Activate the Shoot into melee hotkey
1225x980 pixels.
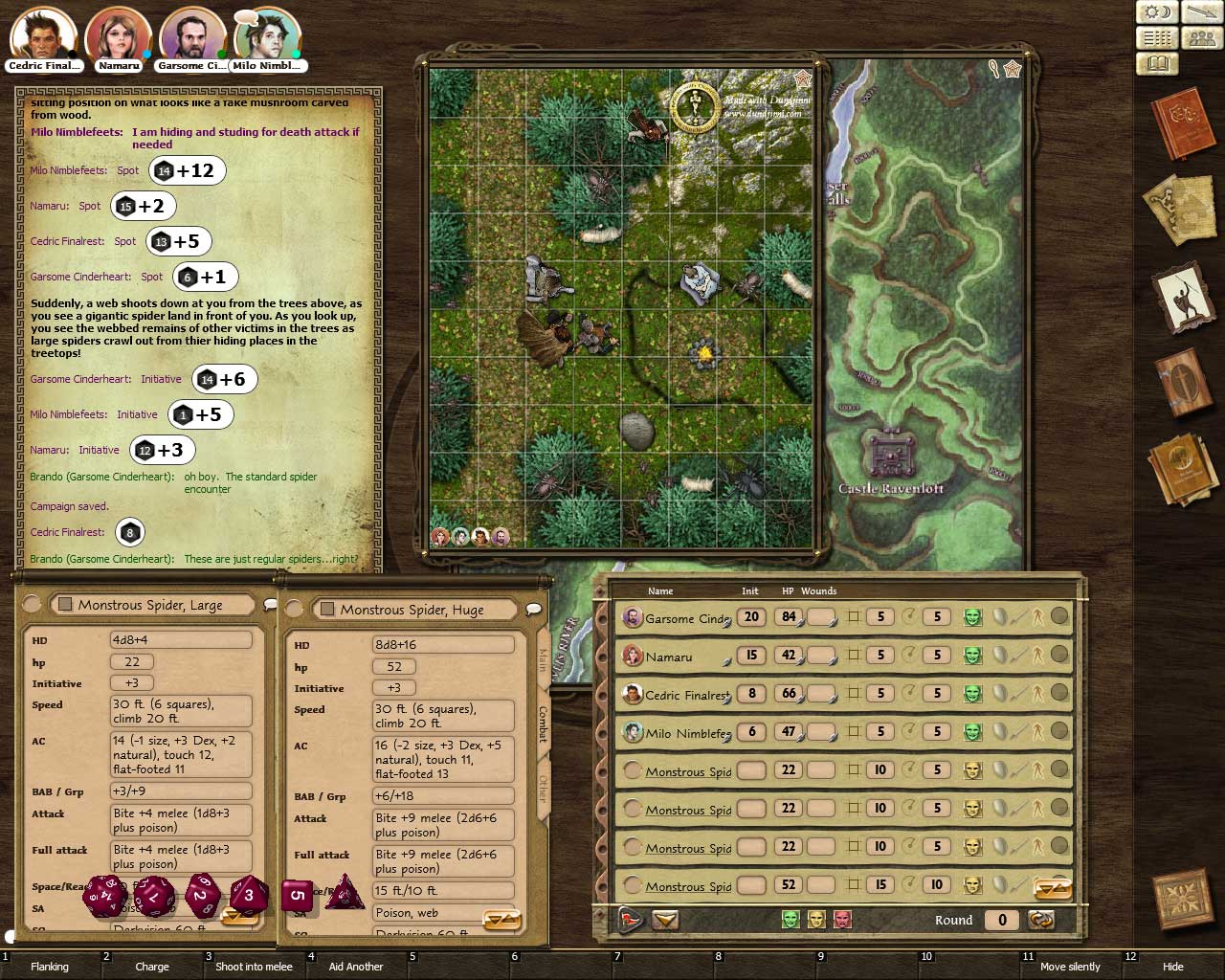pos(254,967)
